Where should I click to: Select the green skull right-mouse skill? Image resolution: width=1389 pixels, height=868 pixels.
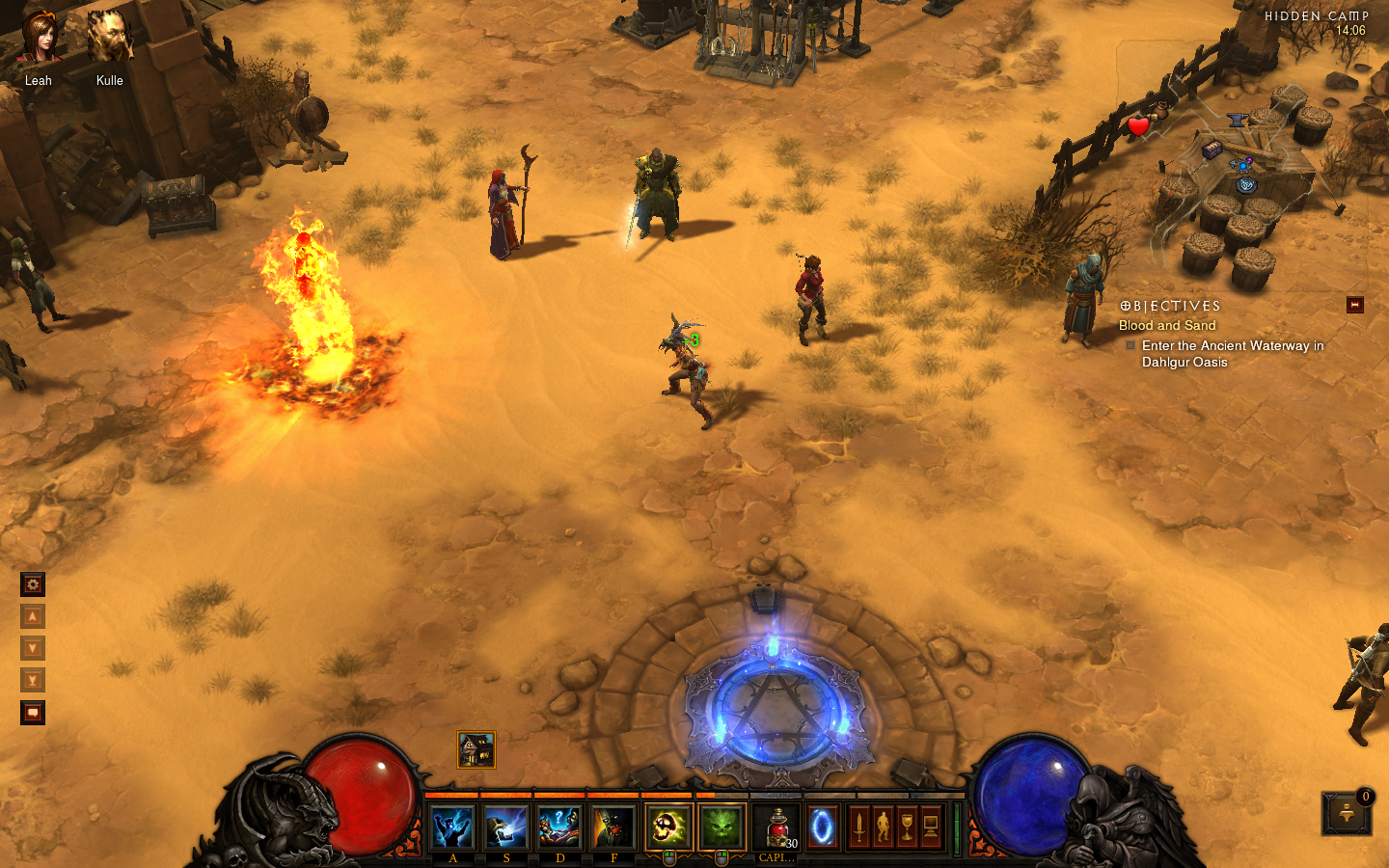tap(722, 827)
